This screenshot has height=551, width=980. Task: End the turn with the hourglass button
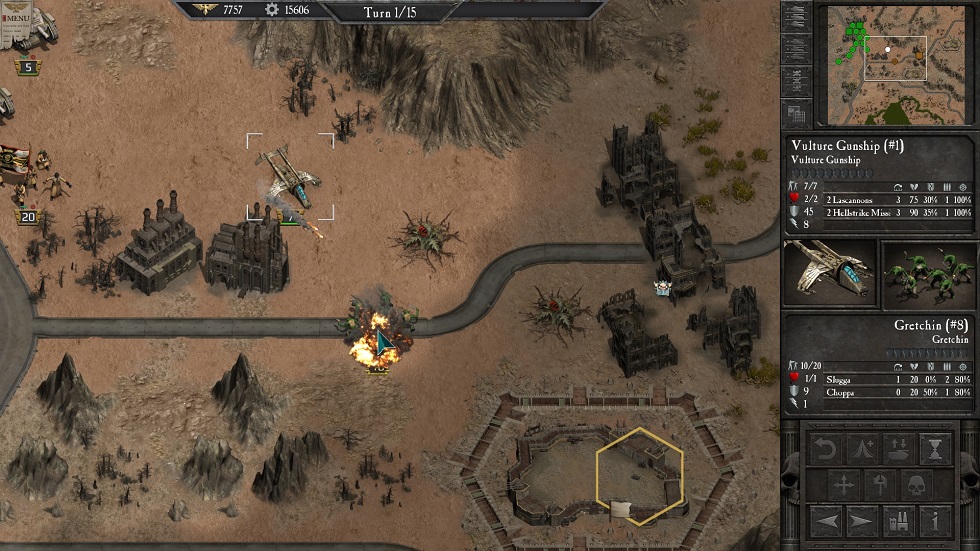pos(936,449)
